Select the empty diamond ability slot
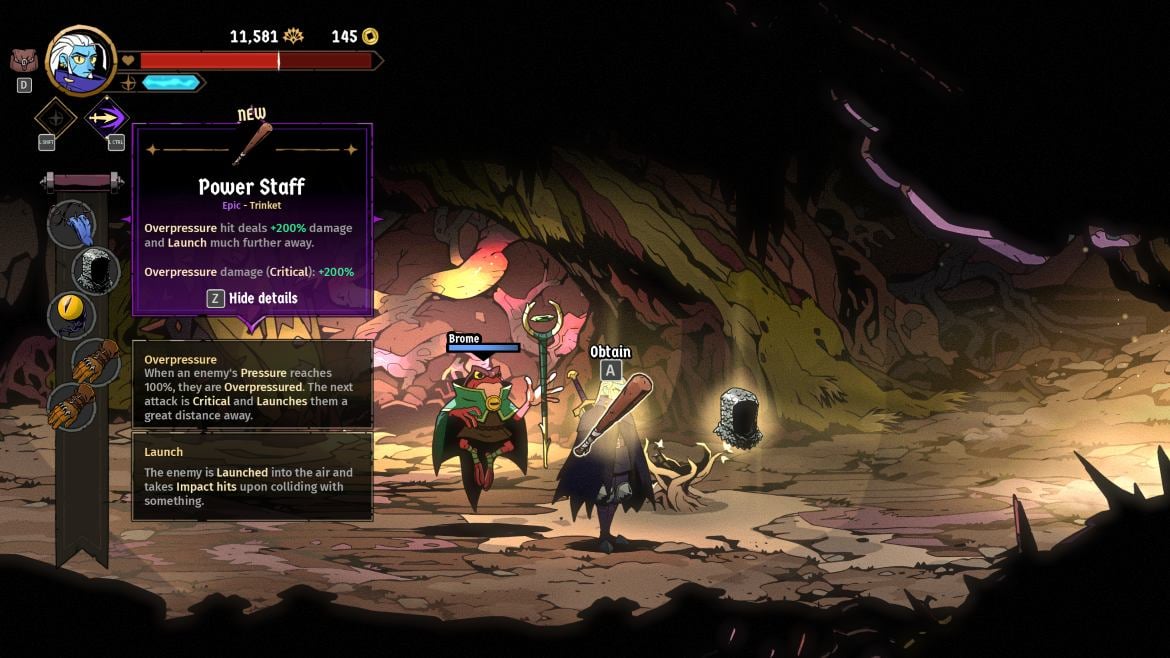 (56, 118)
